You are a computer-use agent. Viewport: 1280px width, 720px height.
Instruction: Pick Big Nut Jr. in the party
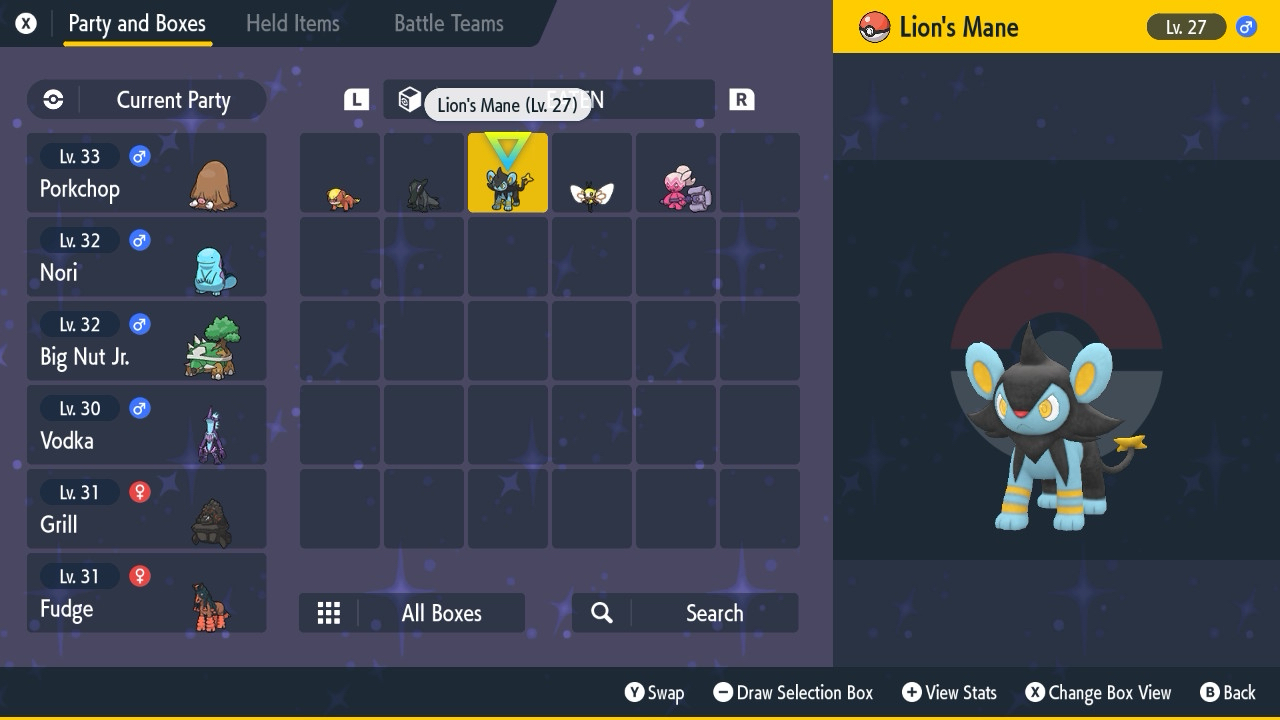point(146,341)
